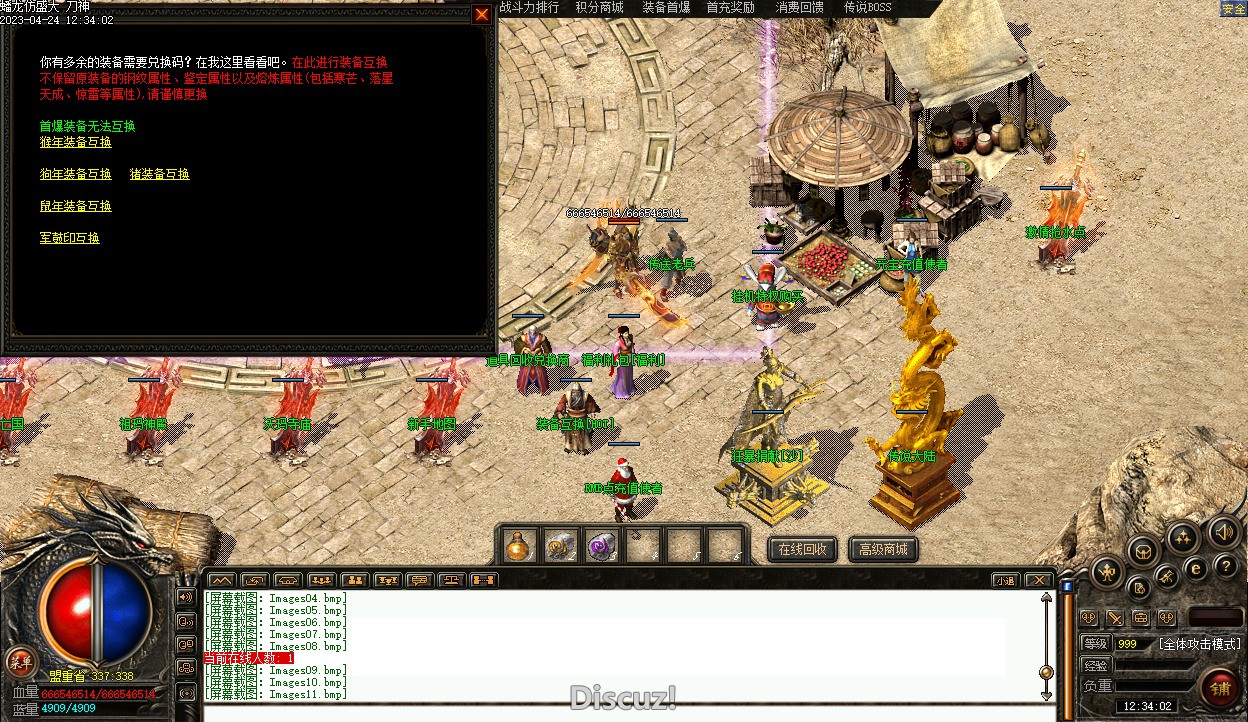Open the 传说BOSS menu
Image resolution: width=1248 pixels, height=722 pixels.
(x=867, y=7)
